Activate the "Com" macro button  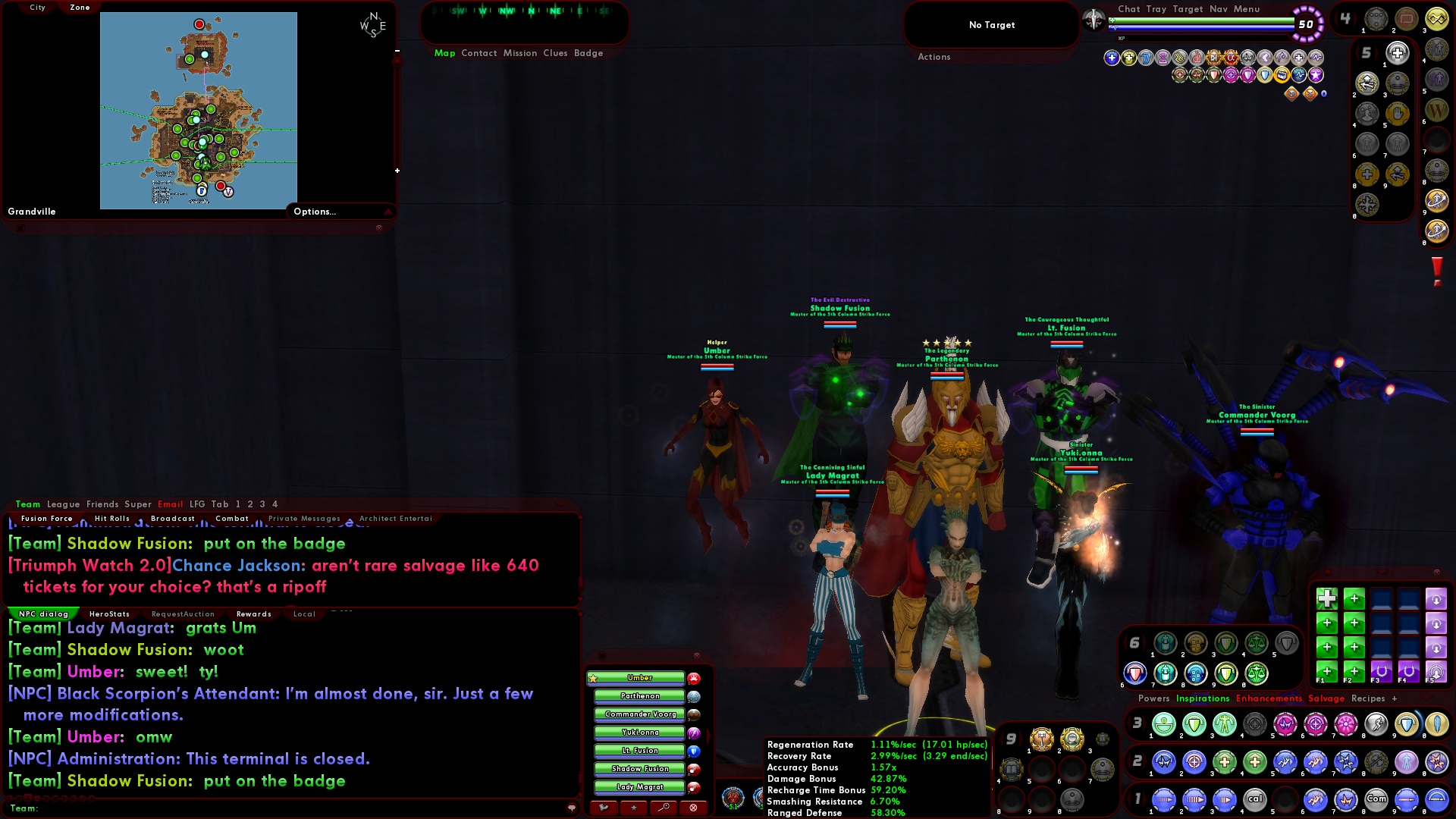[x=1376, y=799]
